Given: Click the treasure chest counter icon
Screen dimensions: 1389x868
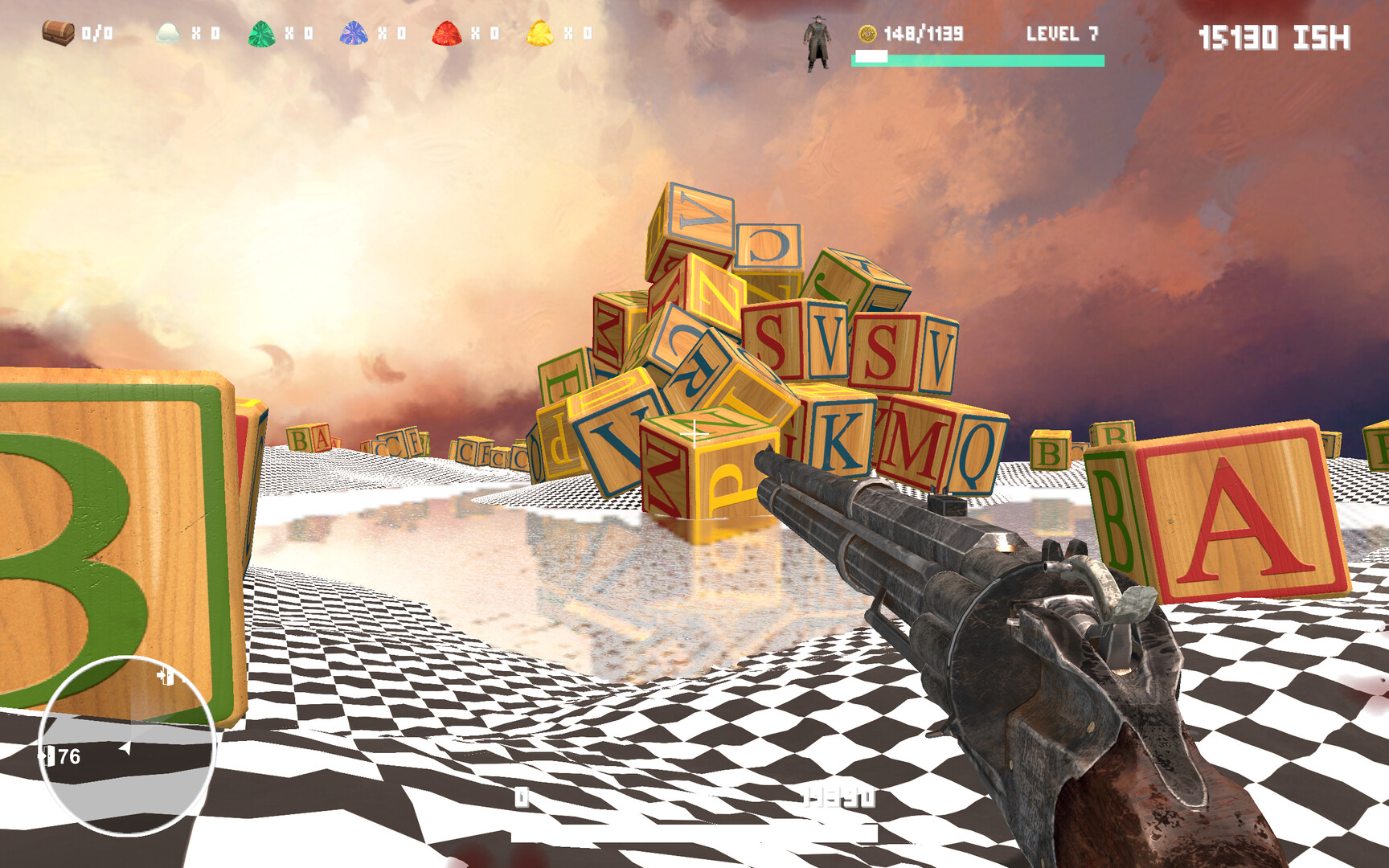Looking at the screenshot, I should pyautogui.click(x=56, y=33).
